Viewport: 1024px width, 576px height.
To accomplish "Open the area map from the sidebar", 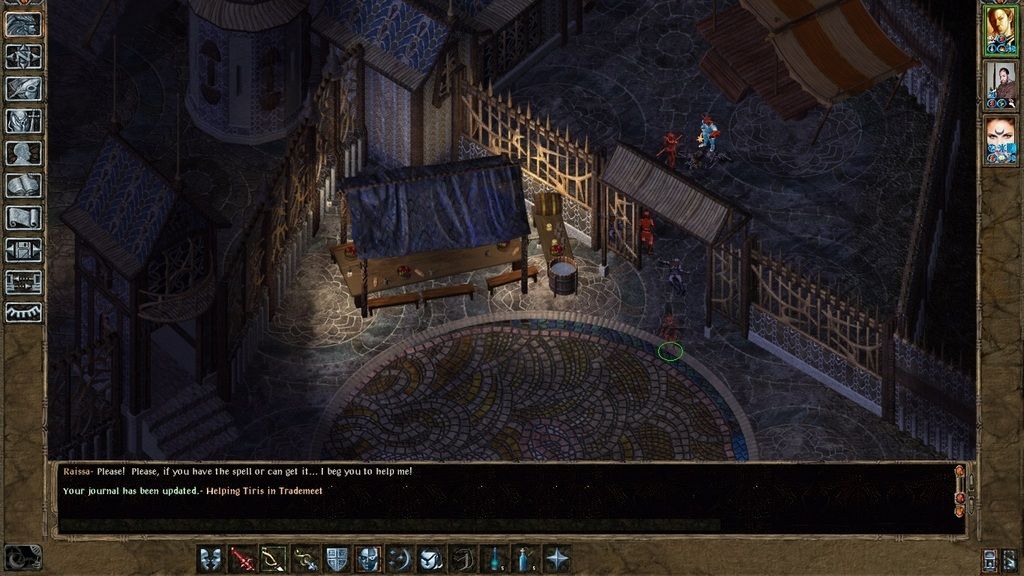I will (x=23, y=57).
